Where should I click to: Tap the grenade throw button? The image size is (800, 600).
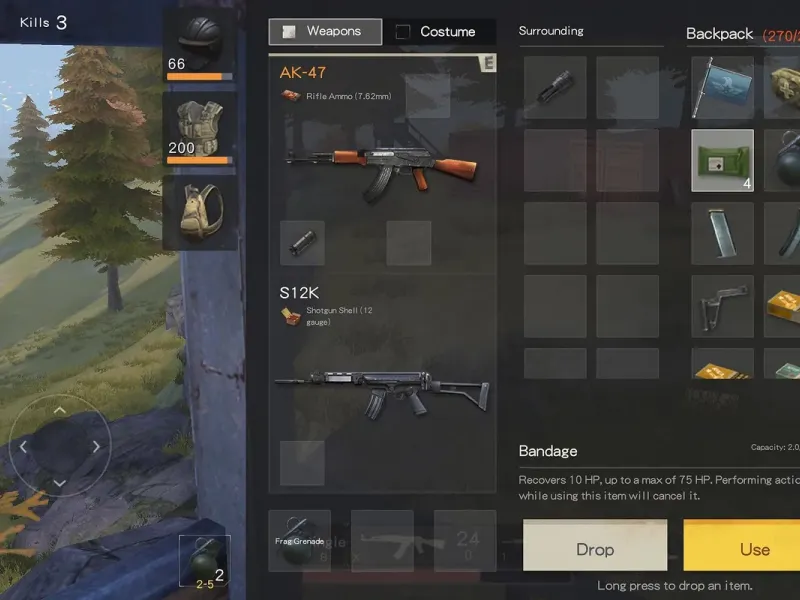tap(204, 561)
